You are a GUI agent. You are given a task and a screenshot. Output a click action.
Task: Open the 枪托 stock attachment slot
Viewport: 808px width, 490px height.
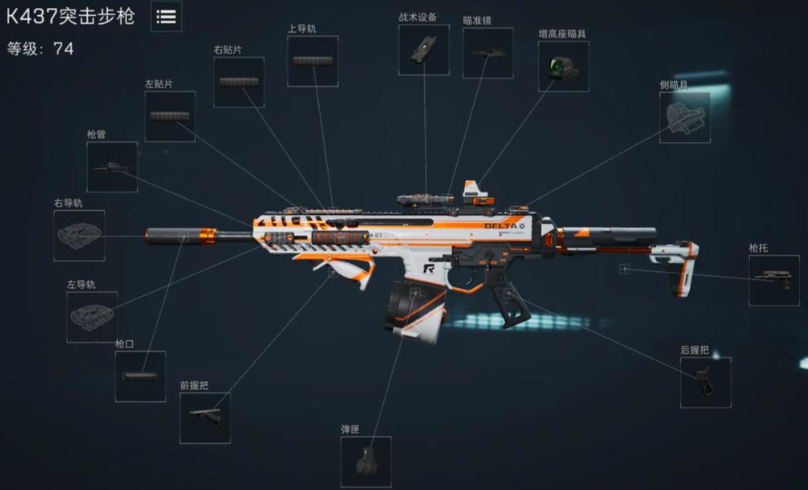[x=774, y=281]
